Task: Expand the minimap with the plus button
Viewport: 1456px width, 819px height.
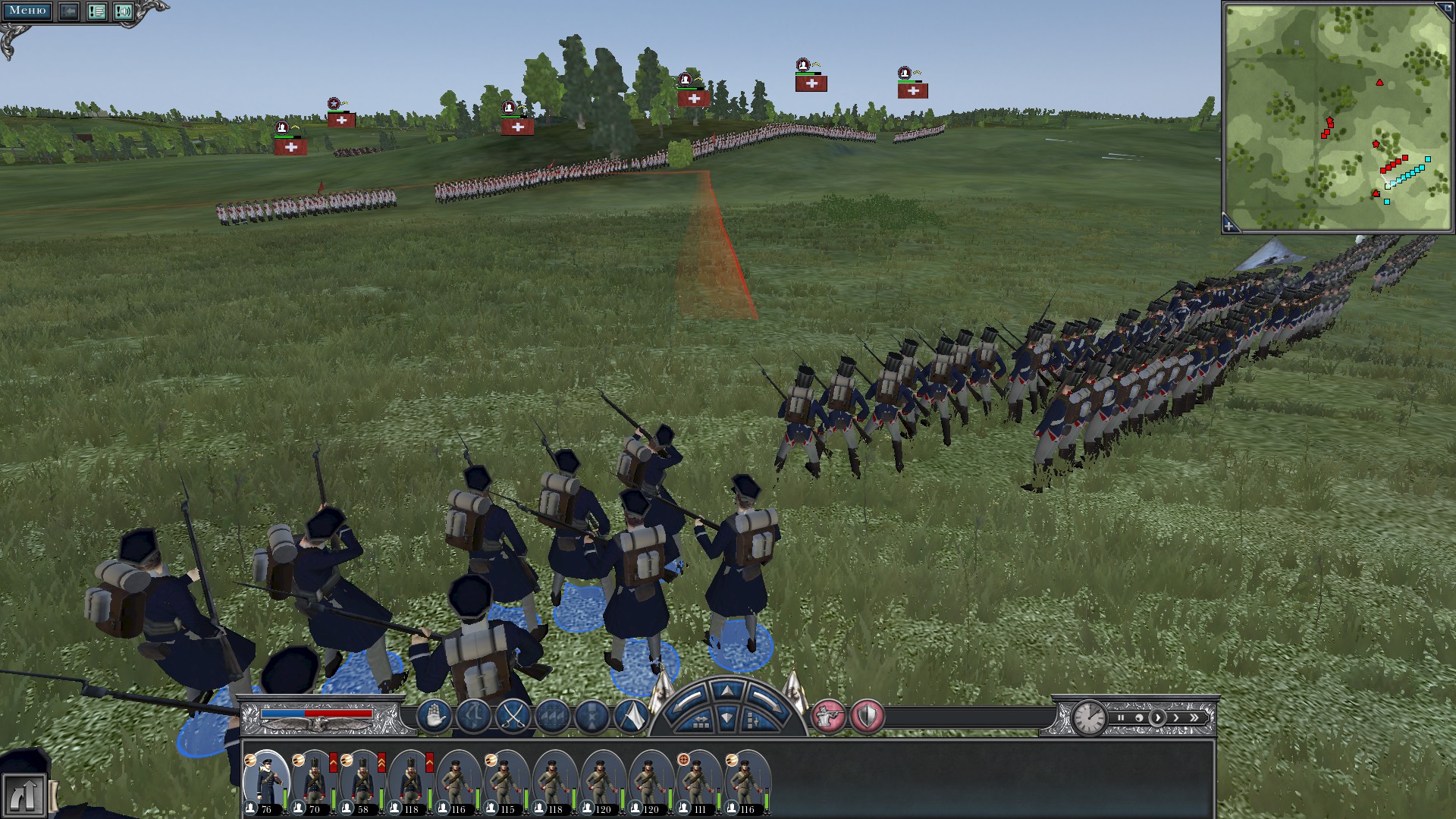Action: coord(1229,225)
